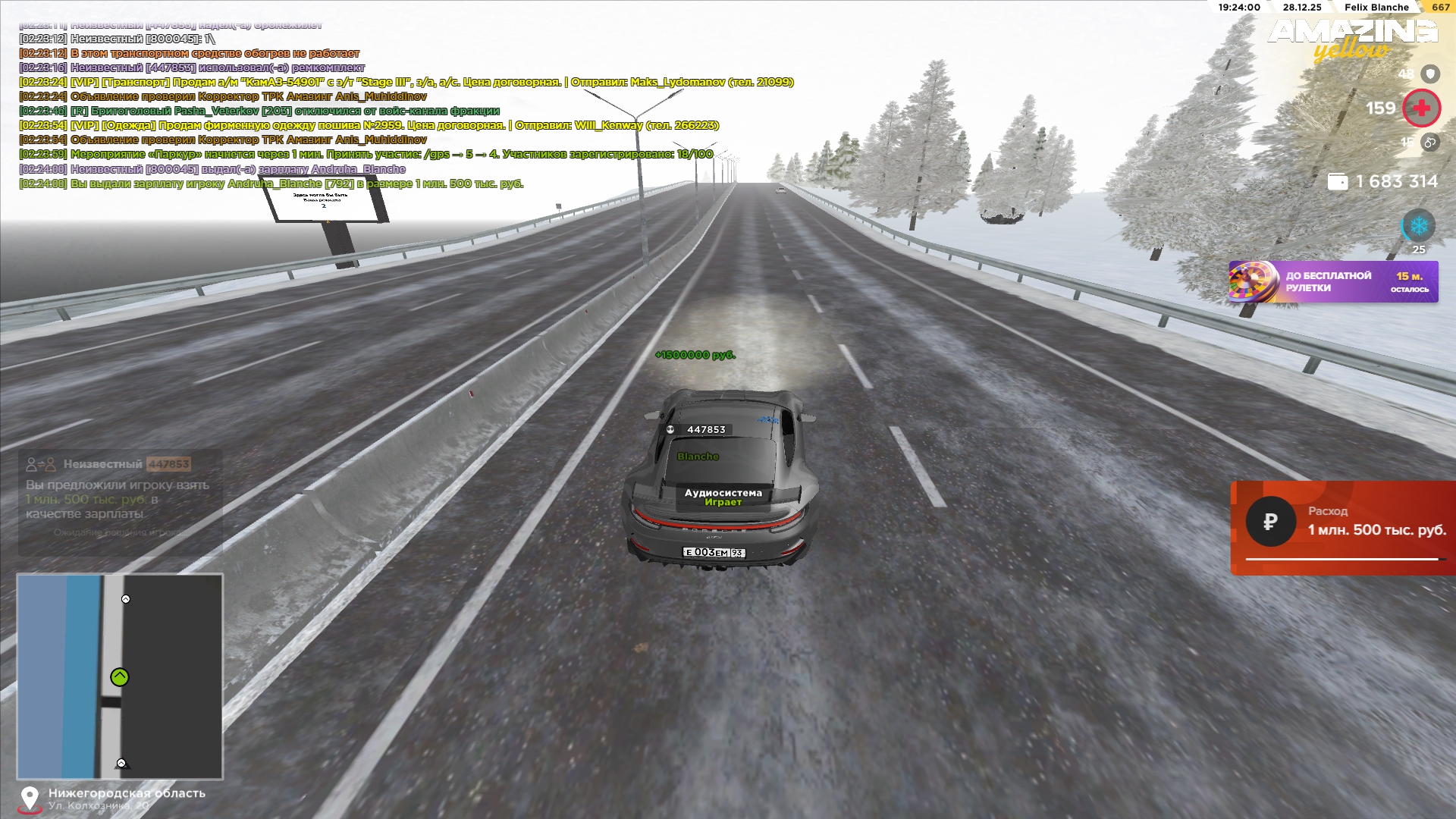Open the free roulette banner

coord(1333,282)
